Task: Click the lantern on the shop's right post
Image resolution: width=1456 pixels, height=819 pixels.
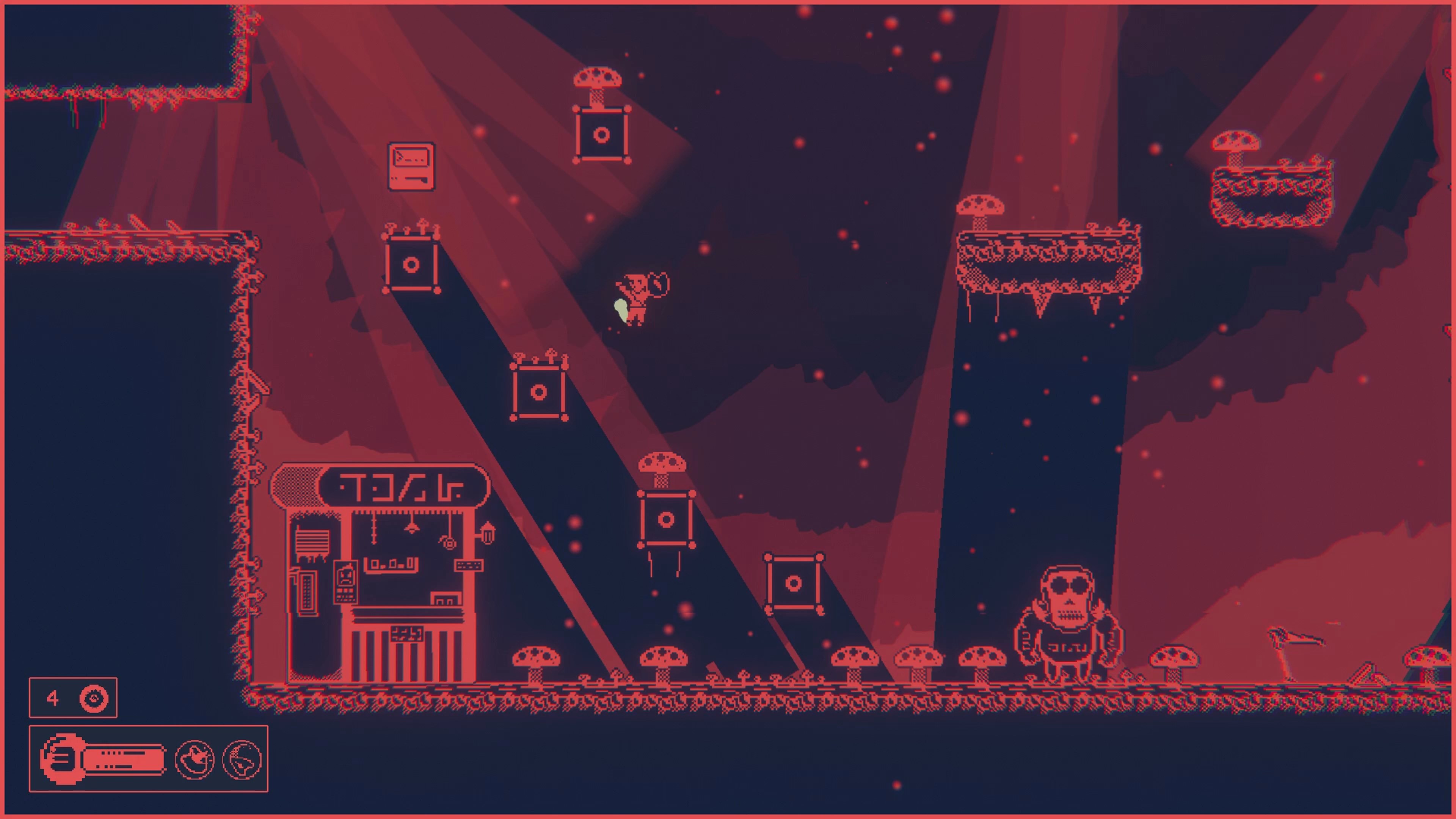Action: 488,533
